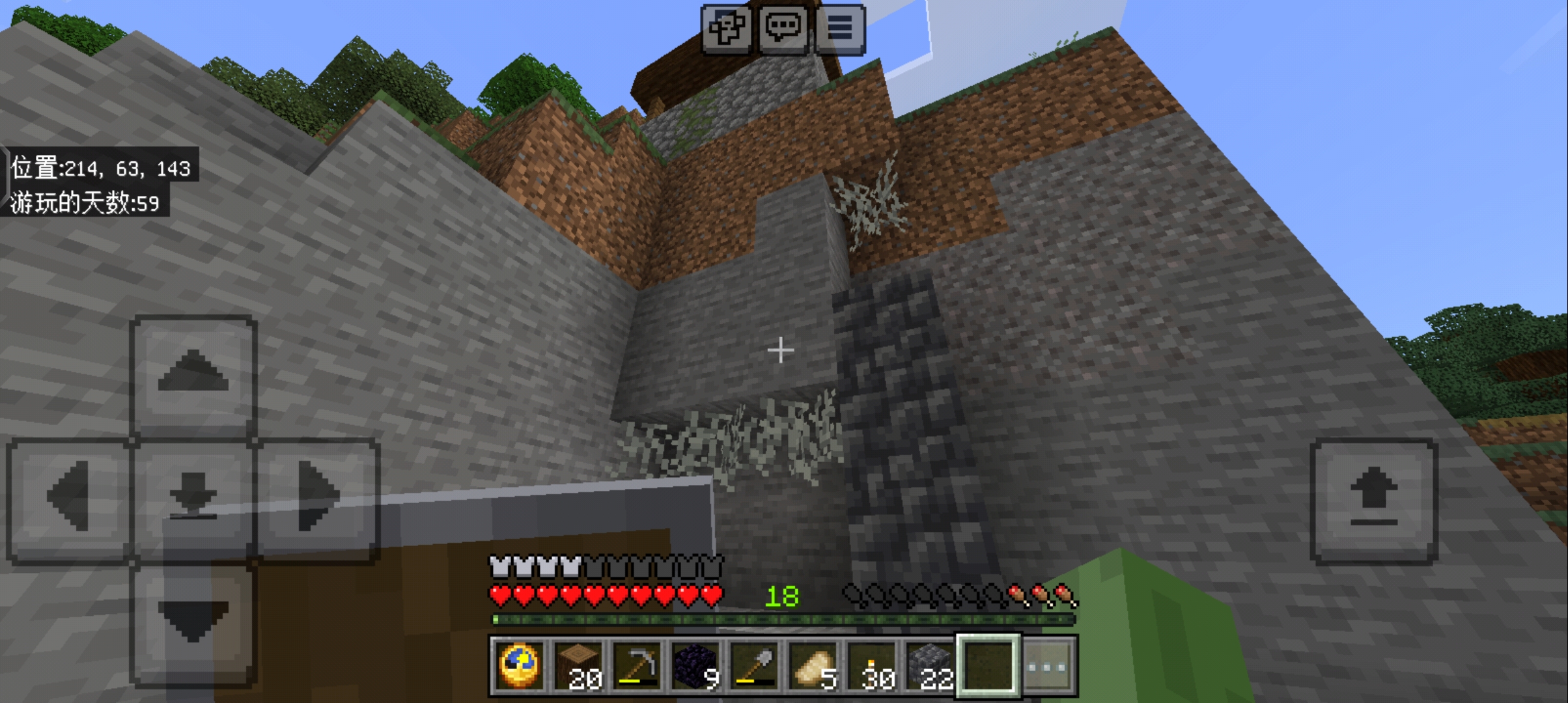The height and width of the screenshot is (703, 1568).
Task: Select the obsidian block stack
Action: (695, 666)
